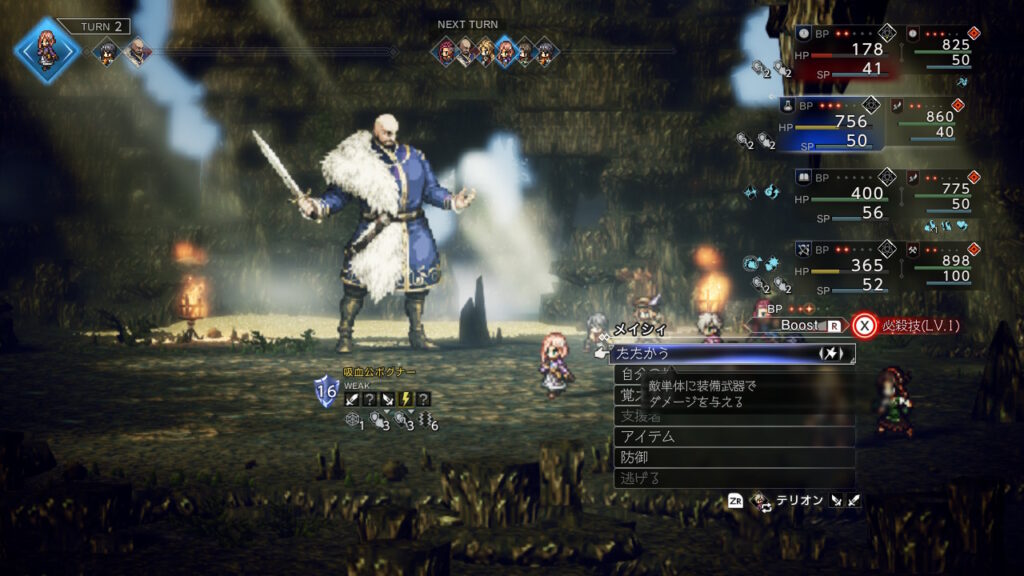Click the current-turn character portrait diamond
This screenshot has width=1024, height=576.
click(46, 48)
